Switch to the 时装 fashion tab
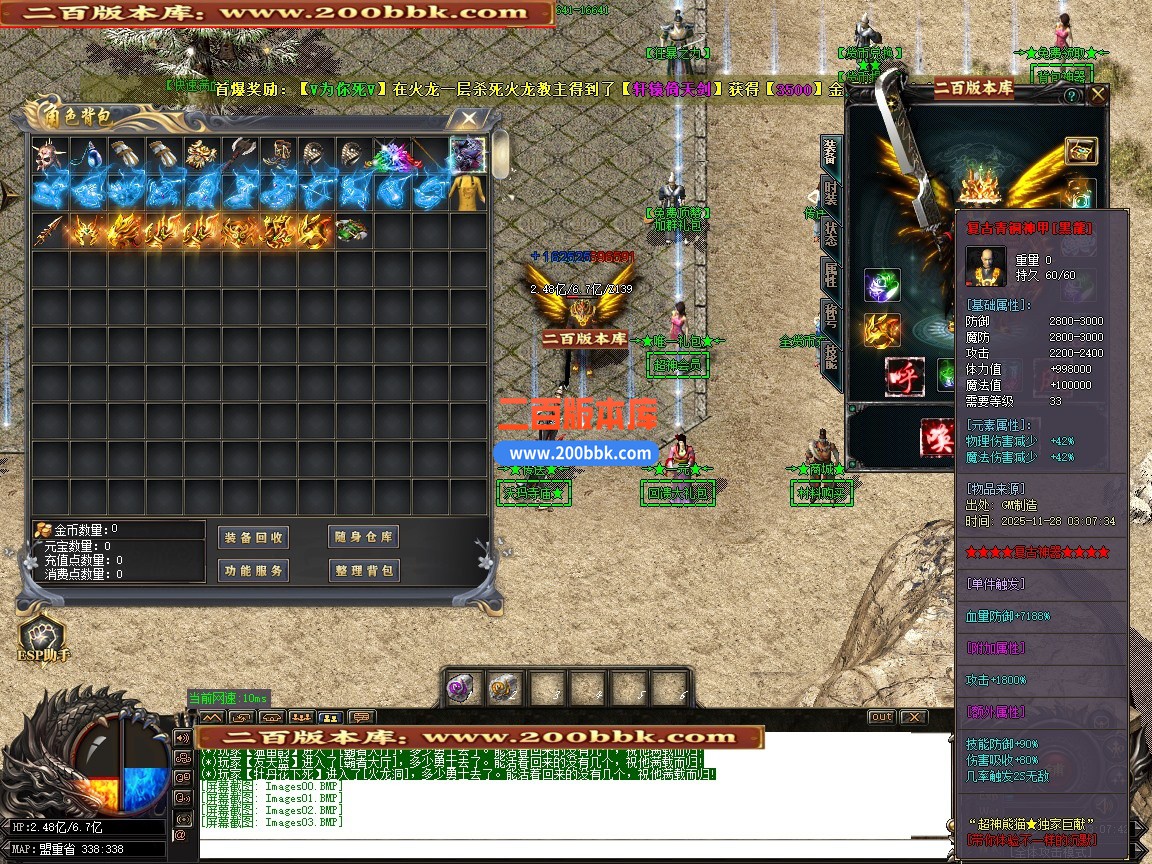Screen dimensions: 1152x864 tap(830, 194)
